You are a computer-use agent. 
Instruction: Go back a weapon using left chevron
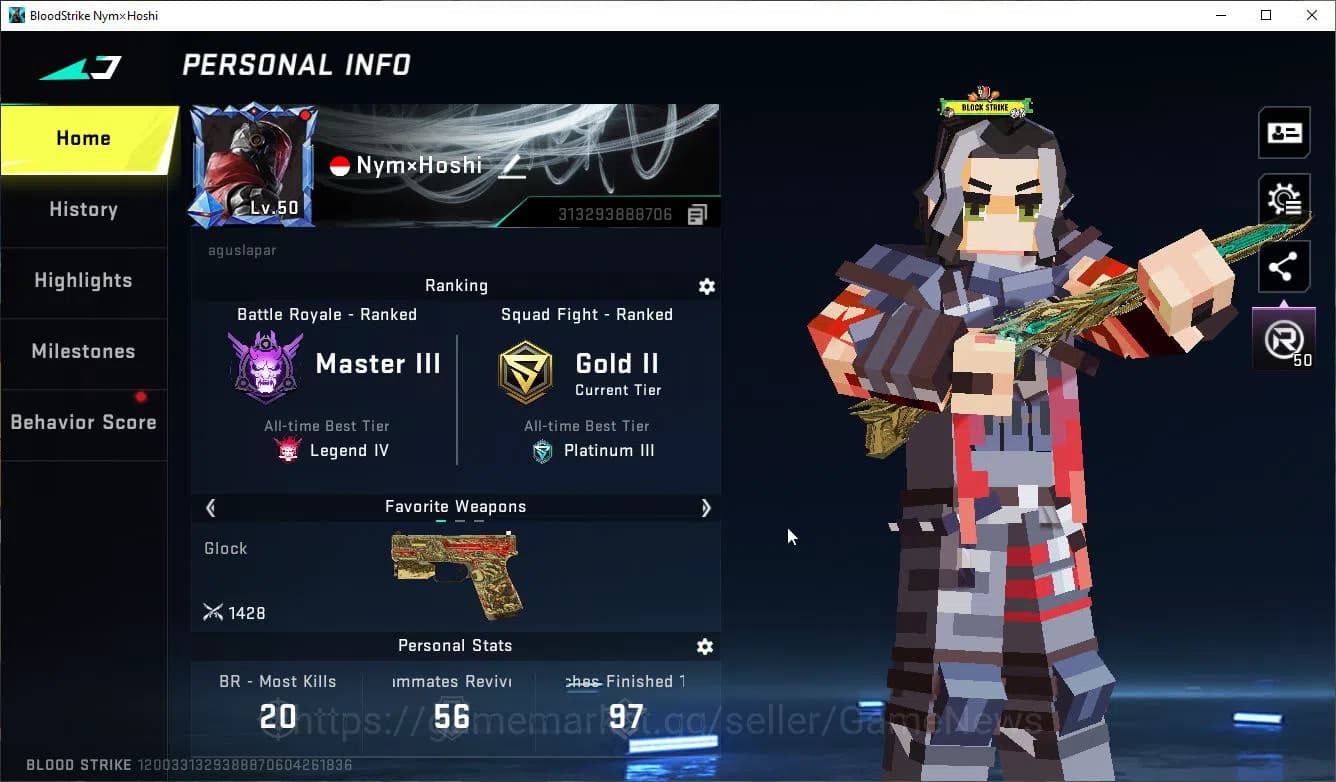click(x=210, y=508)
